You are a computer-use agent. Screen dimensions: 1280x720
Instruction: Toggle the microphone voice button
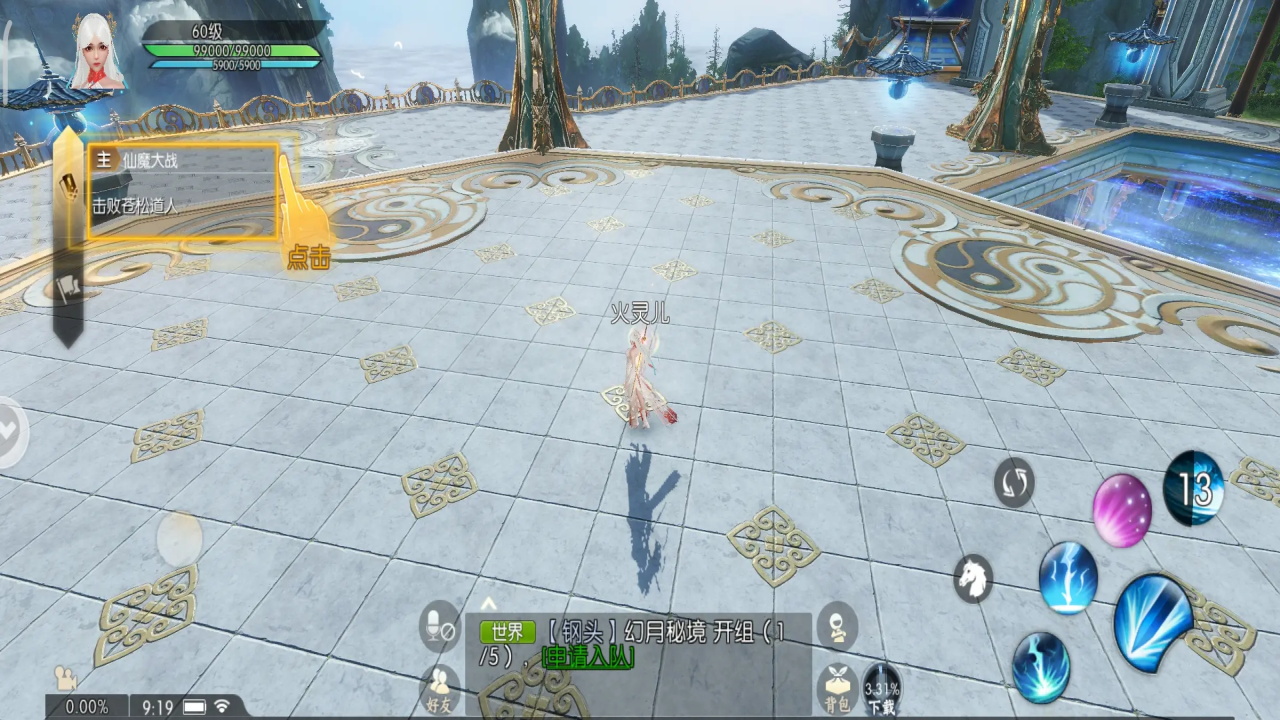440,627
